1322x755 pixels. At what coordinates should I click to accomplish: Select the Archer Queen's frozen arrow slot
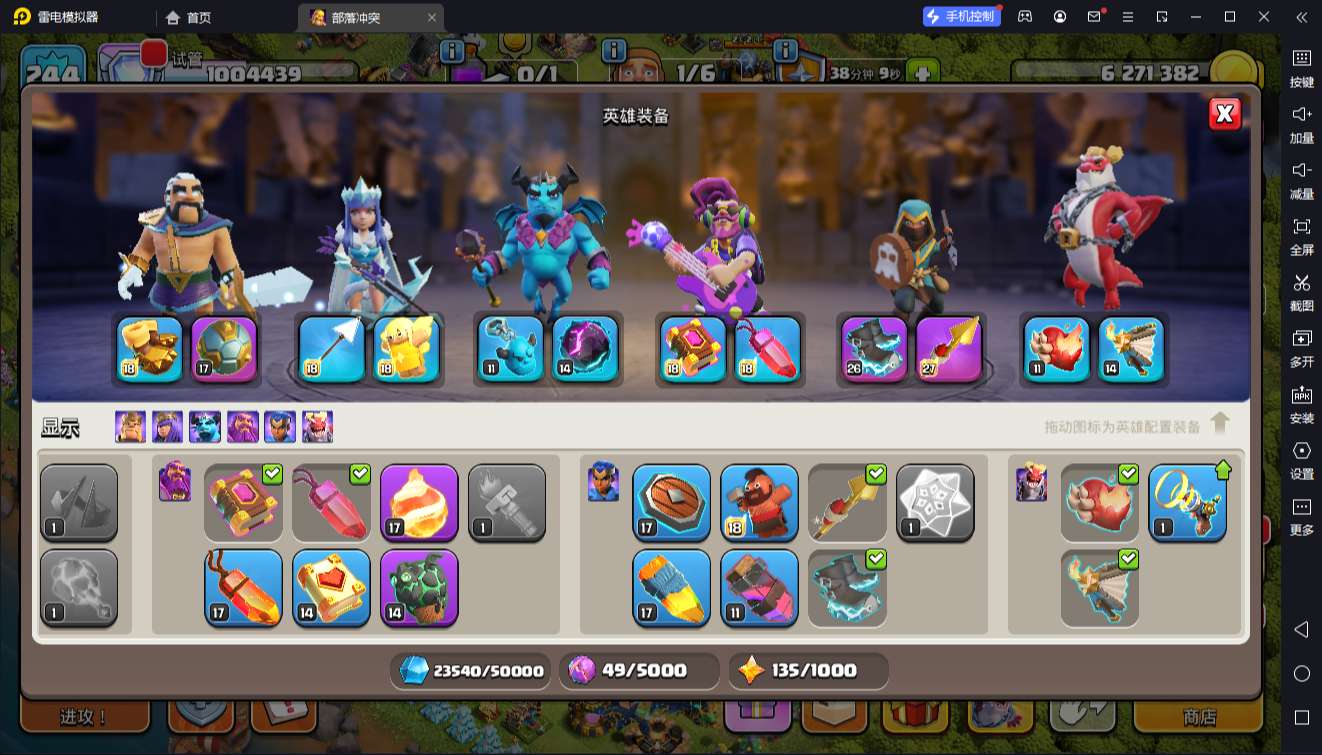[331, 349]
